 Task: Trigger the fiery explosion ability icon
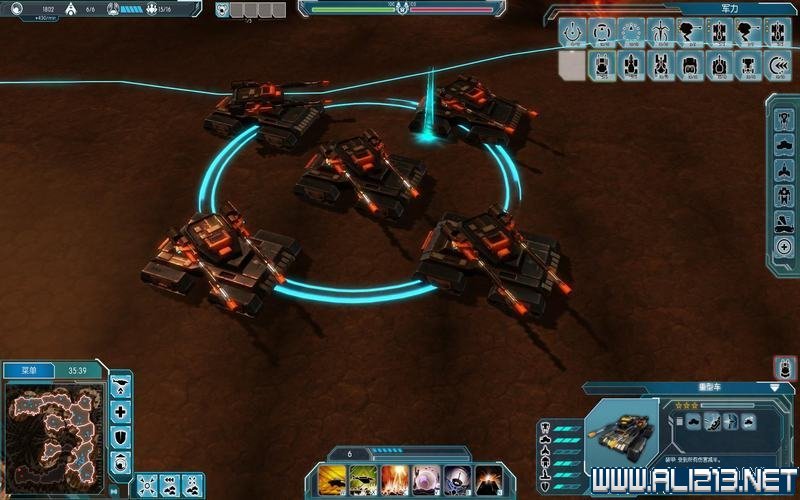tap(394, 478)
